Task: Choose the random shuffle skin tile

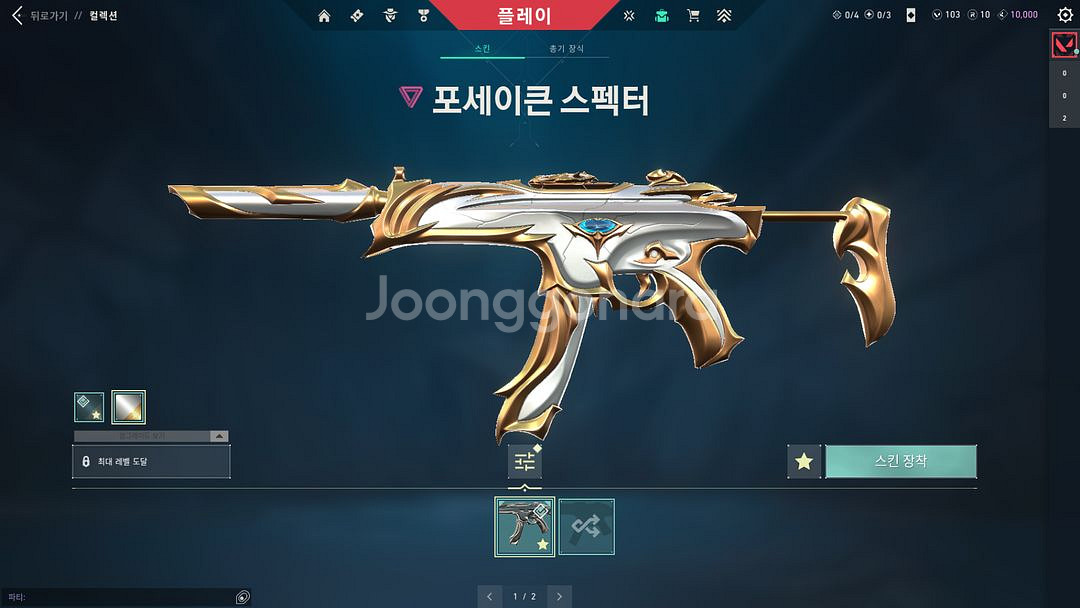Action: (586, 527)
